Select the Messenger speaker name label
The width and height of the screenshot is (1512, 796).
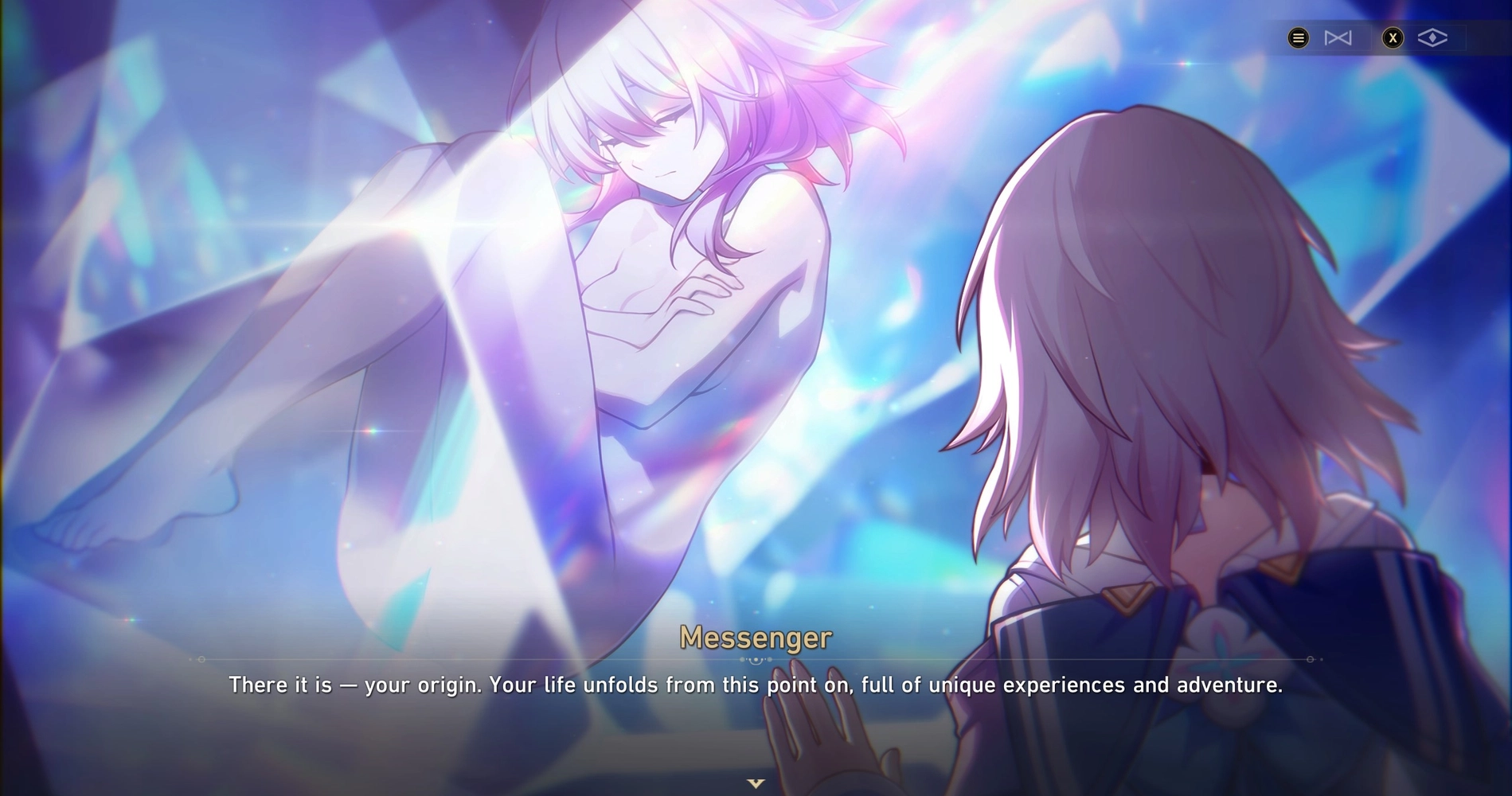click(755, 637)
